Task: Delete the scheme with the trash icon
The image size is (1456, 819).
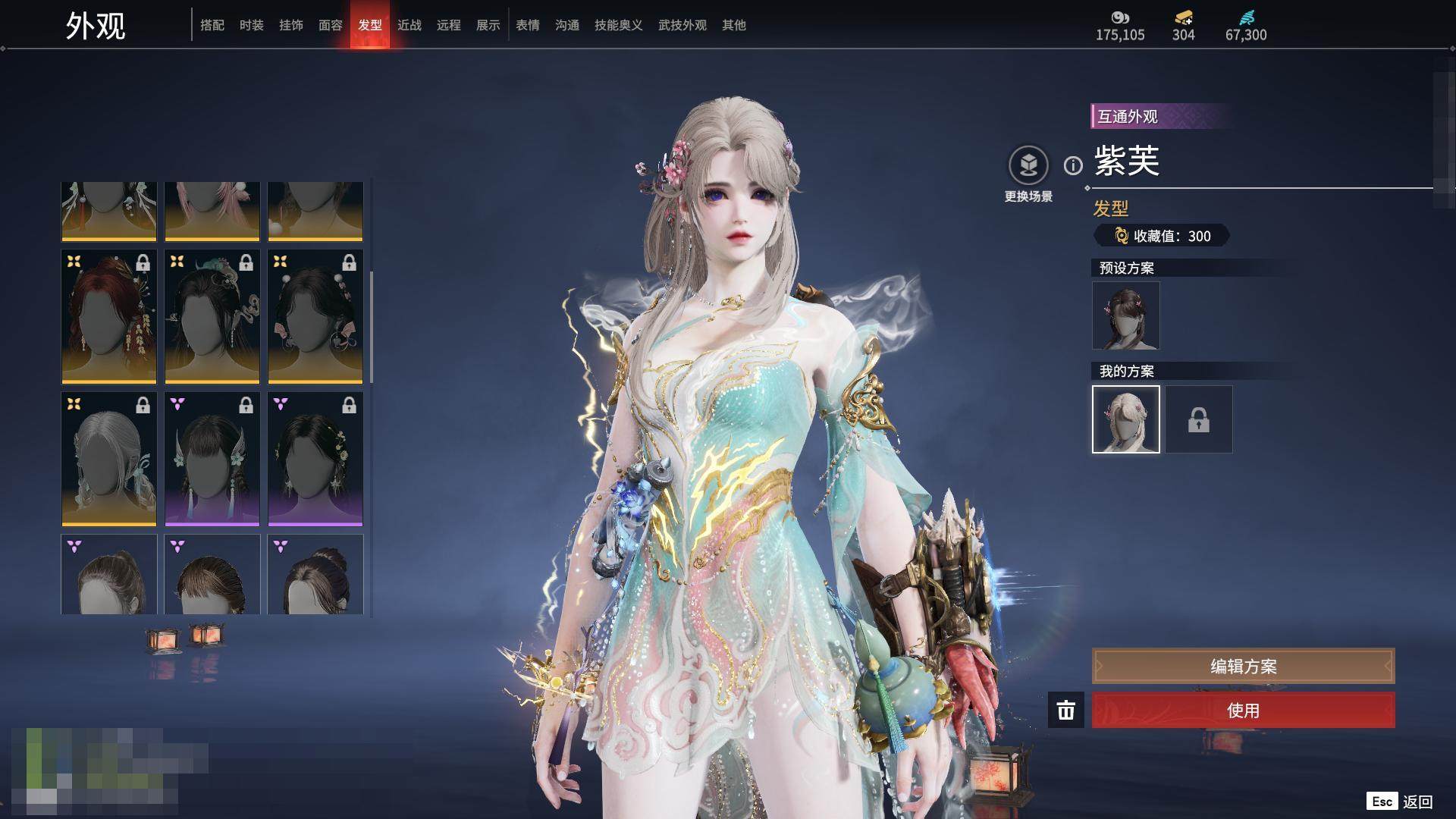Action: (1065, 711)
